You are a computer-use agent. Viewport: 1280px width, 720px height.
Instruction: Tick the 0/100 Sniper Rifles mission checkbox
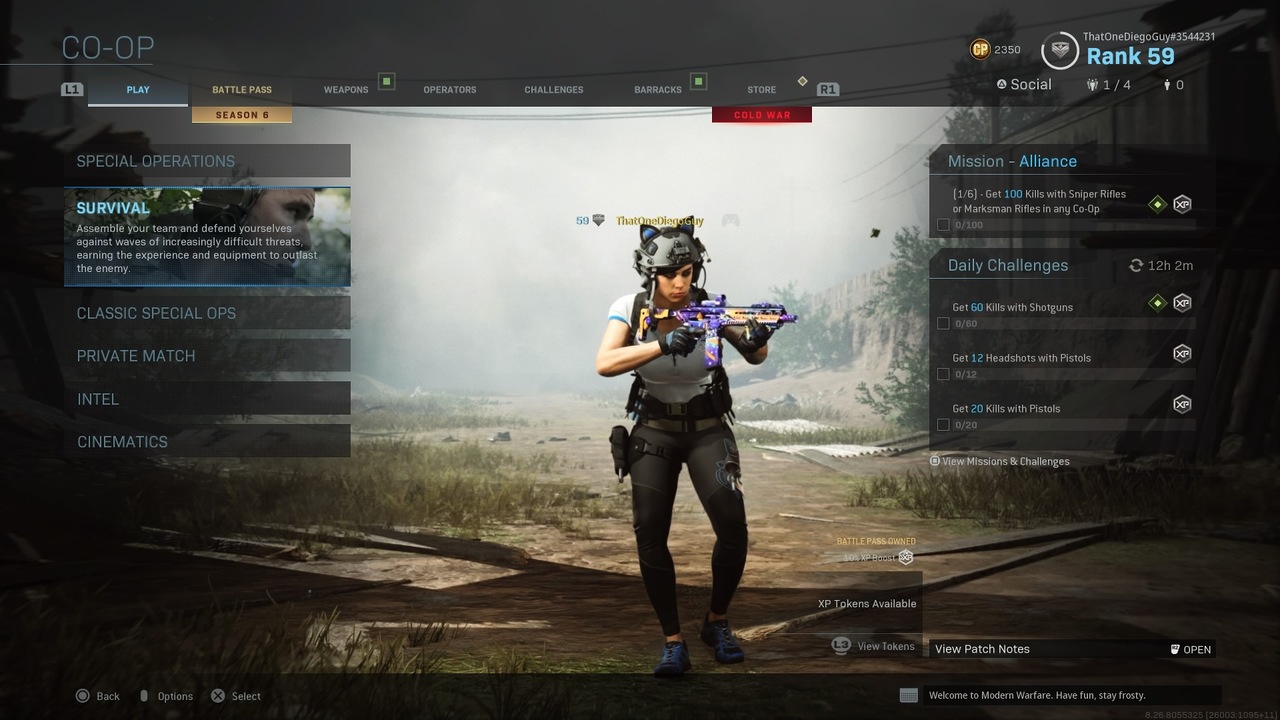943,224
